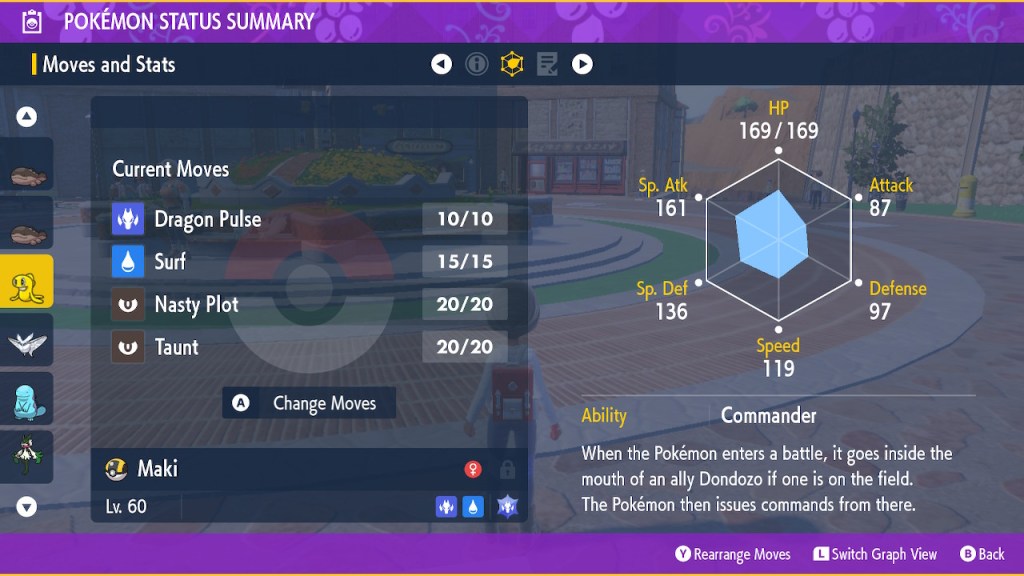Click the party list down arrow
The image size is (1024, 576).
coord(27,507)
